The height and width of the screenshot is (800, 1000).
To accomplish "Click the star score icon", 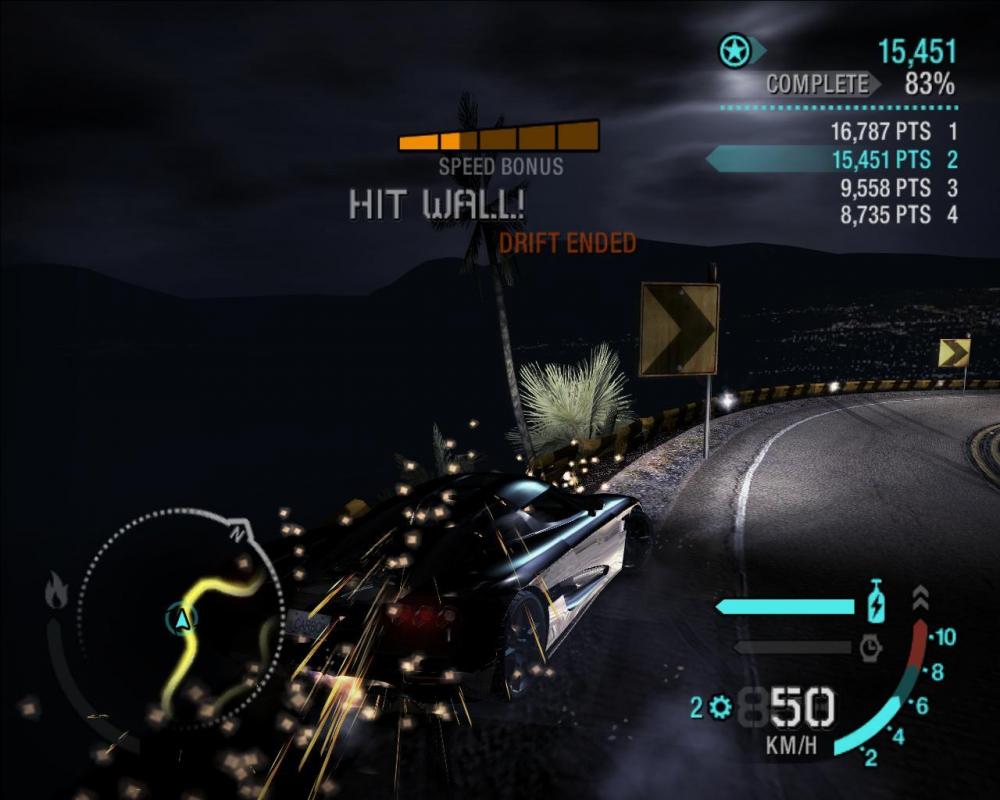I will coord(735,50).
